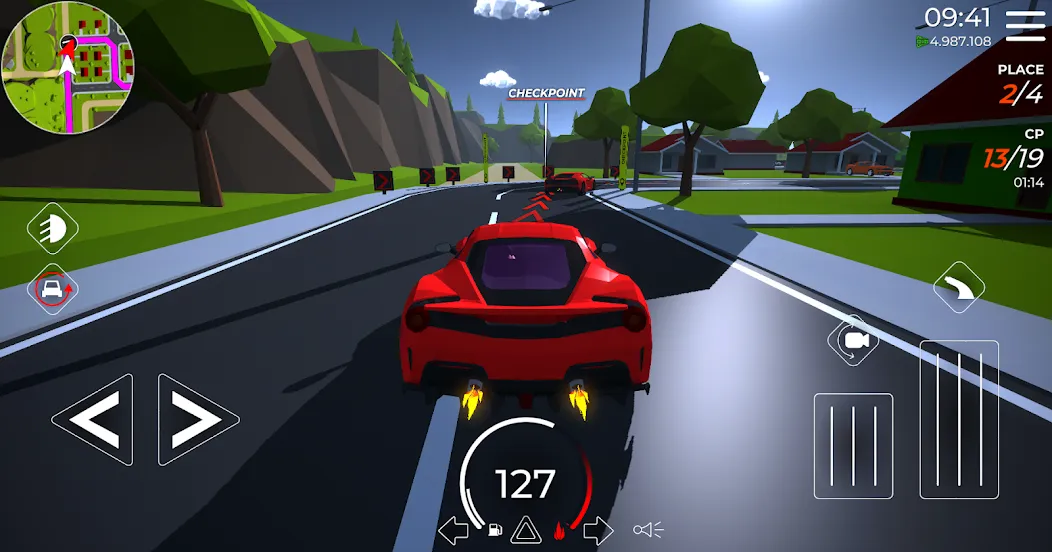Reset the car with the red-arrow icon
This screenshot has width=1052, height=552.
[52, 290]
